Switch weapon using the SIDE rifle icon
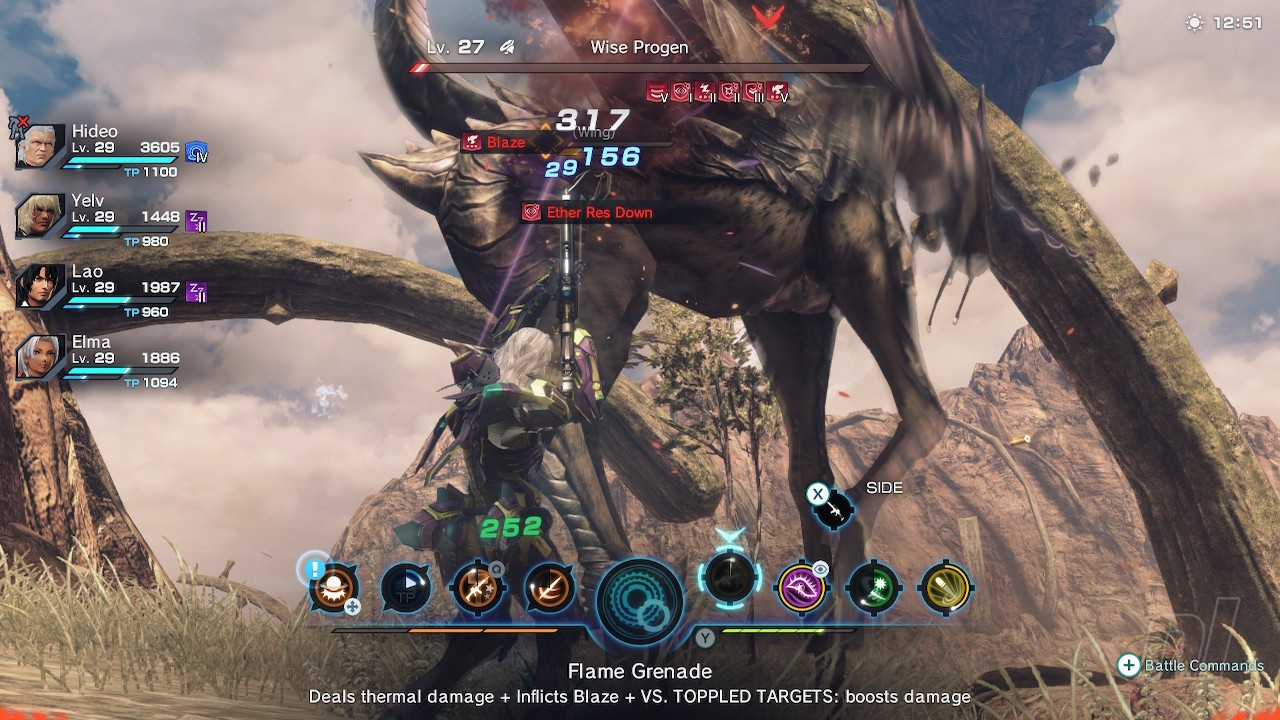This screenshot has width=1280, height=720. [832, 509]
